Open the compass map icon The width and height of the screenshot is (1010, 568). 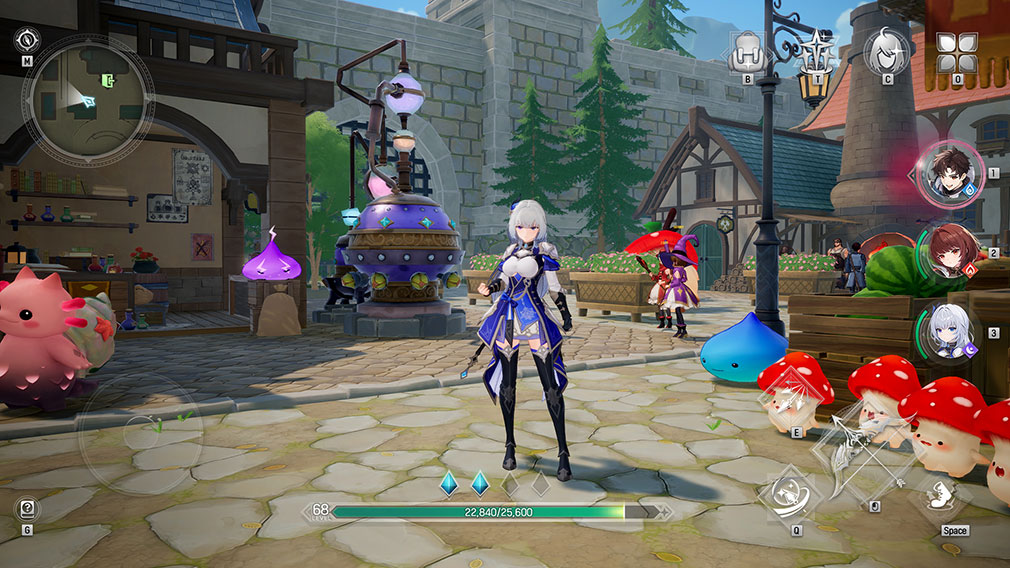[27, 40]
